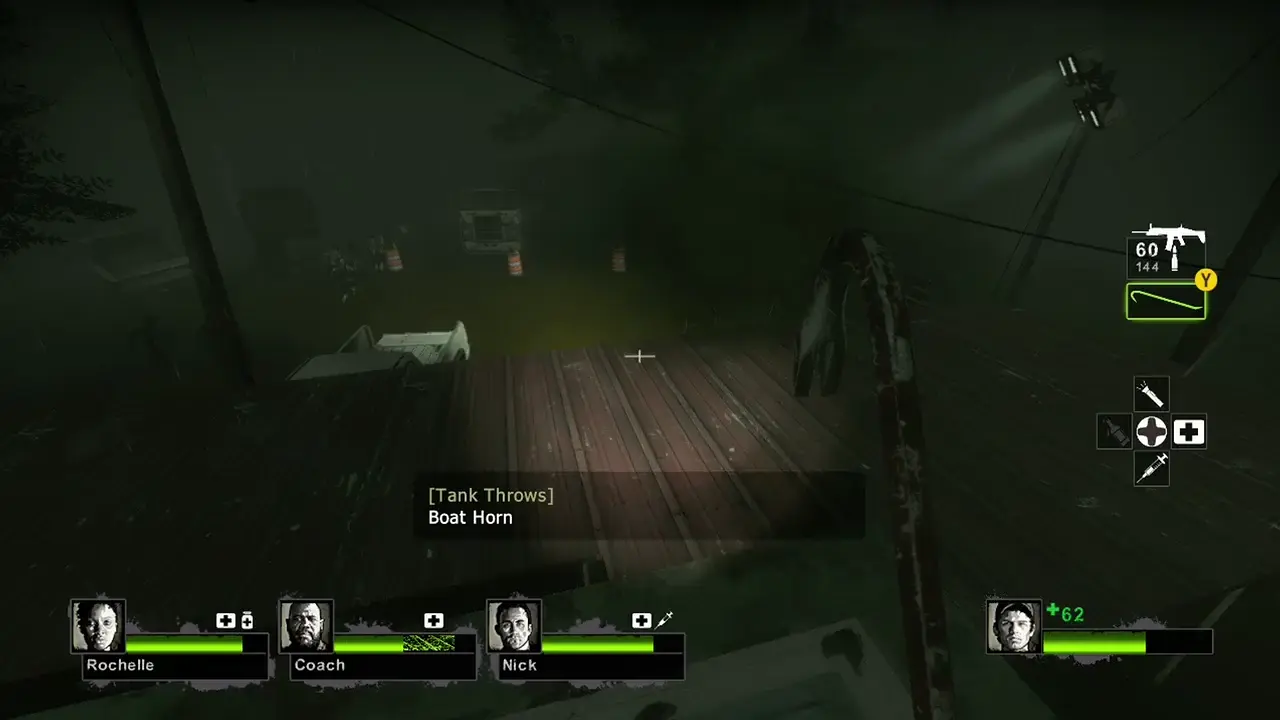1280x720 pixels.
Task: Select the pain pills cross icon
Action: [1152, 432]
